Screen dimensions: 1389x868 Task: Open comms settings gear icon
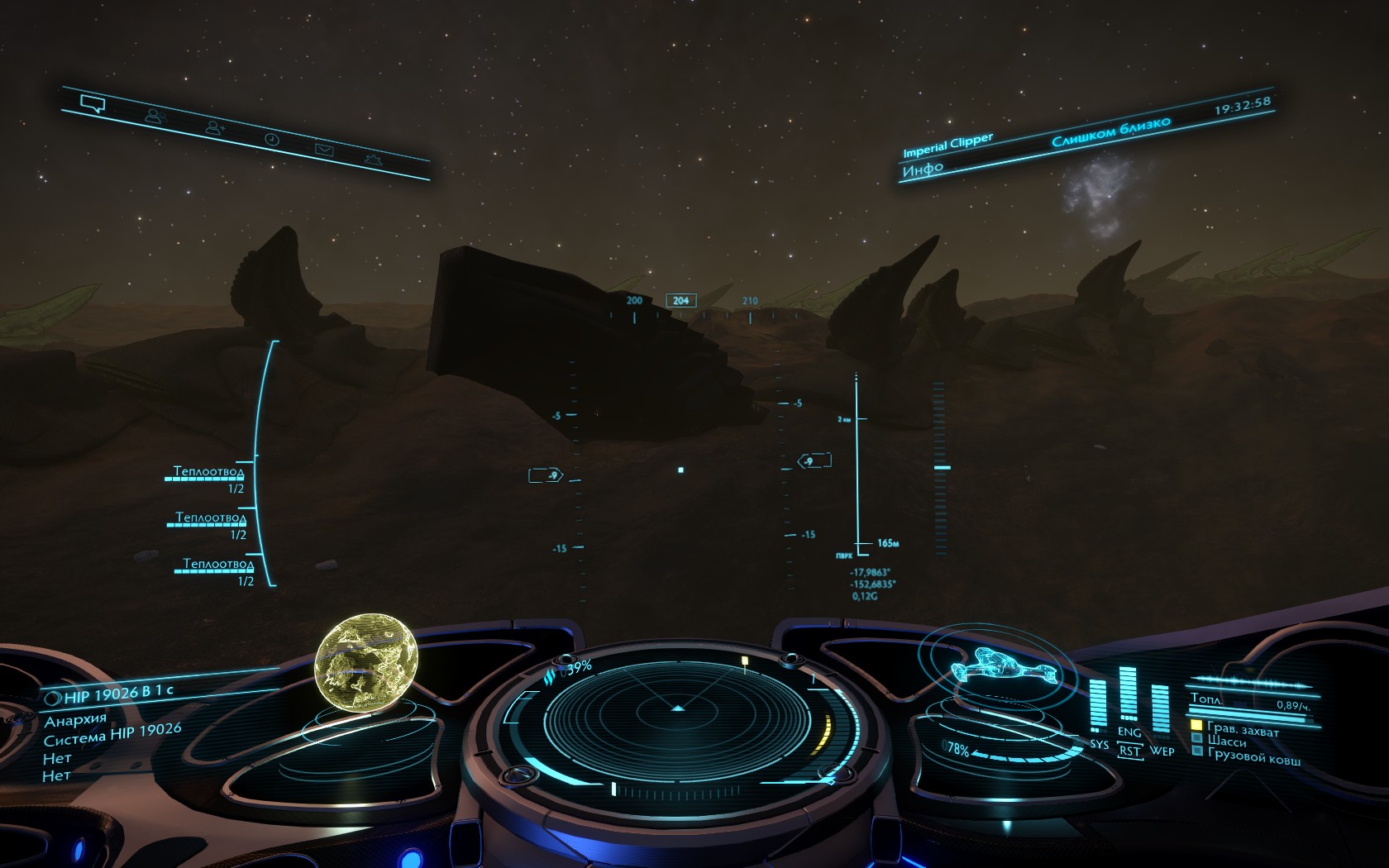click(374, 159)
